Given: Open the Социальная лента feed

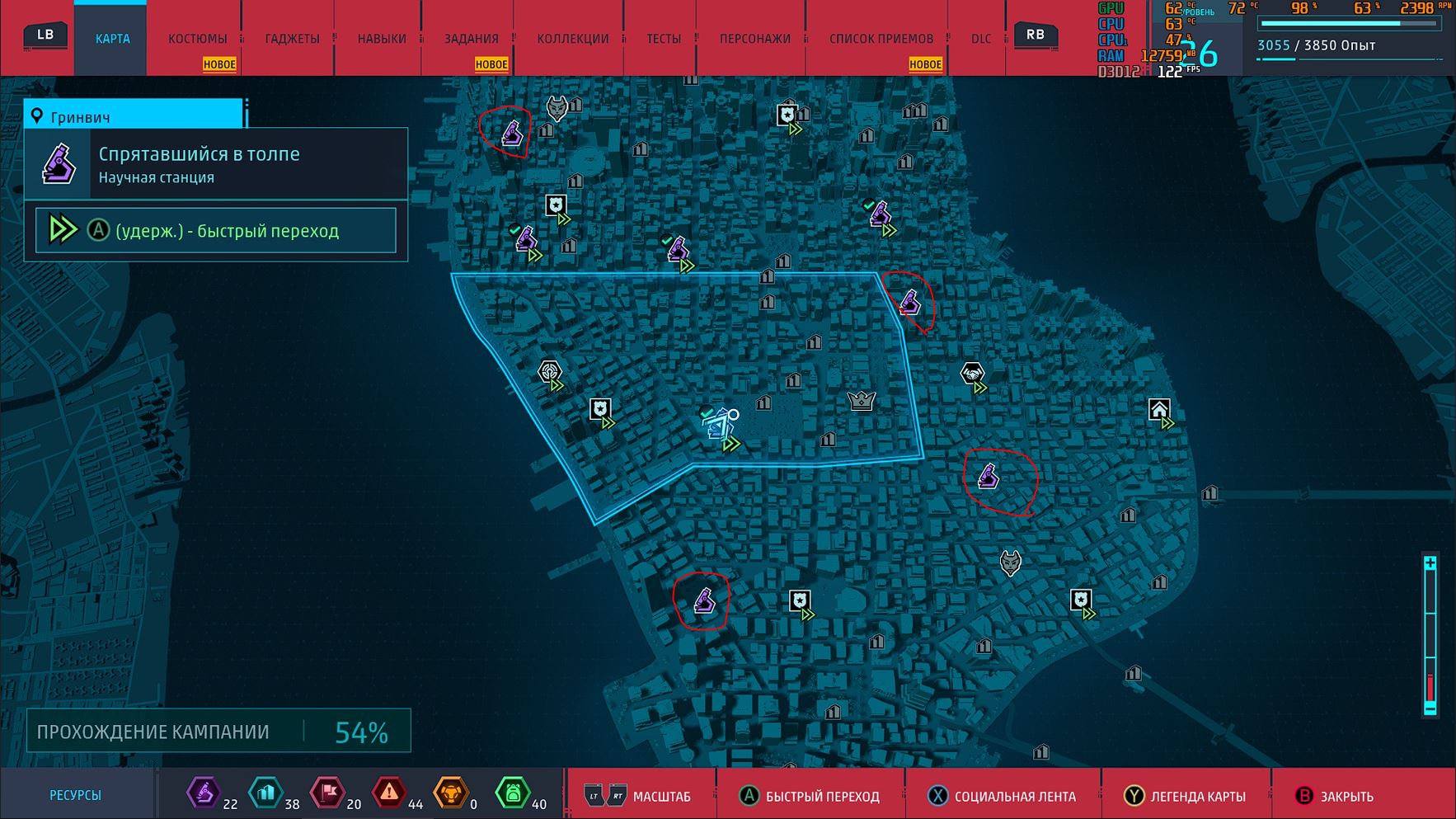Looking at the screenshot, I should click(1003, 796).
